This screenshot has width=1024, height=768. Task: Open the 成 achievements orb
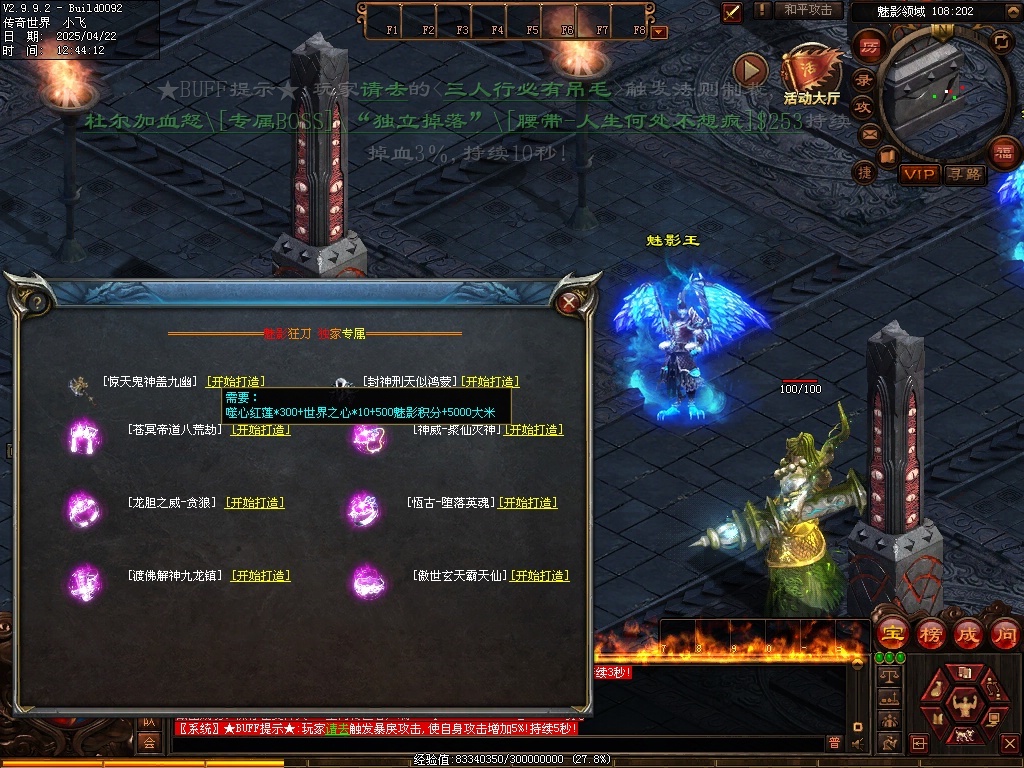click(968, 634)
